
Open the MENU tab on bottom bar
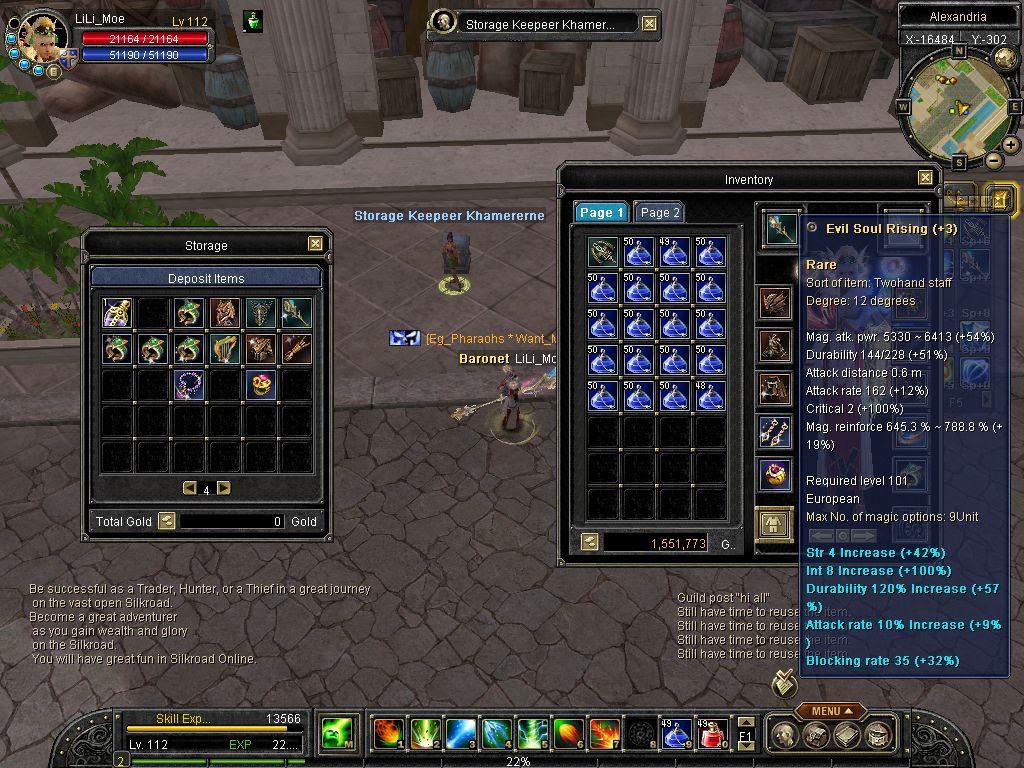(830, 711)
